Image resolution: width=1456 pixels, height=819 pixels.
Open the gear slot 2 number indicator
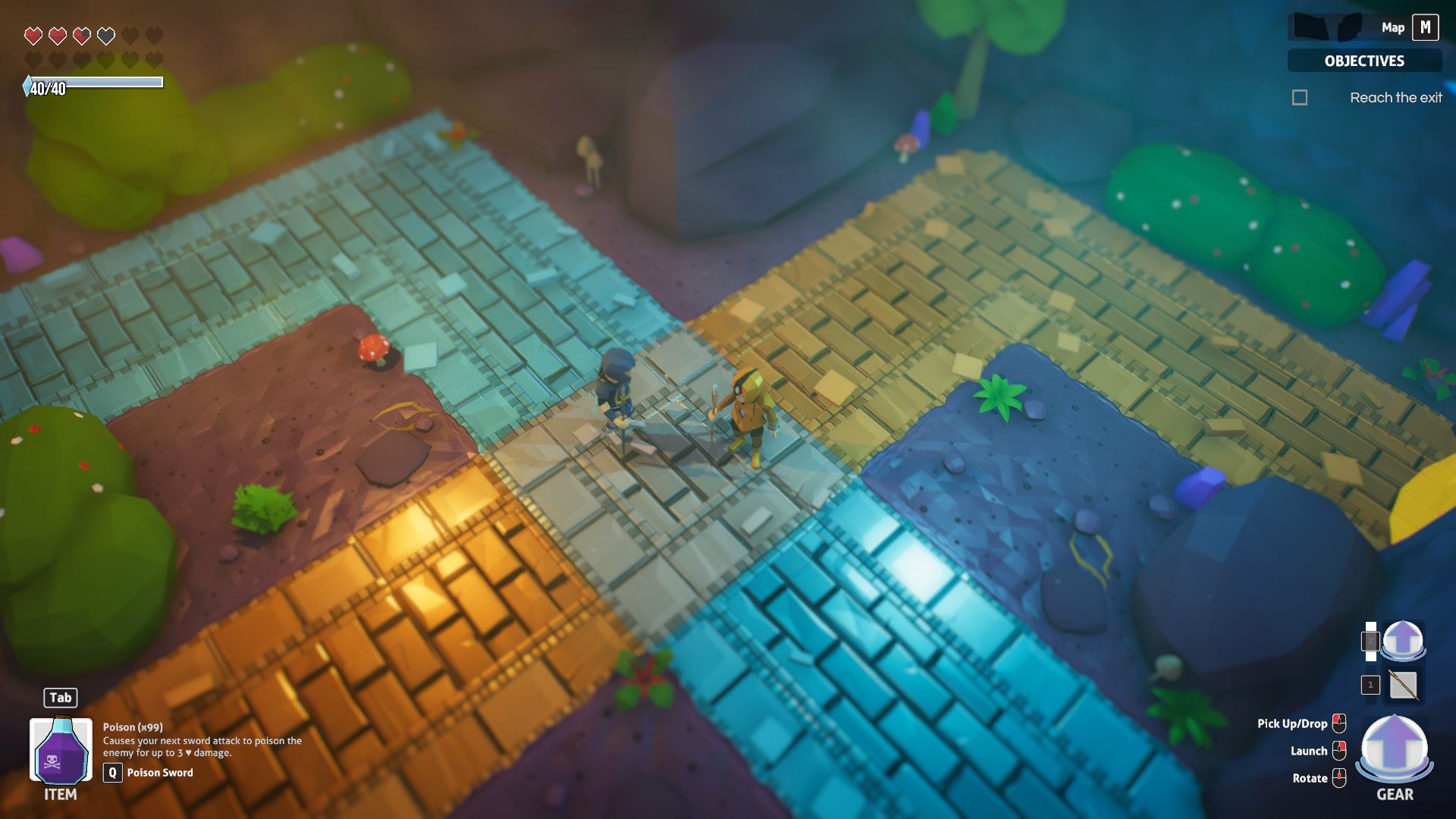1370,640
